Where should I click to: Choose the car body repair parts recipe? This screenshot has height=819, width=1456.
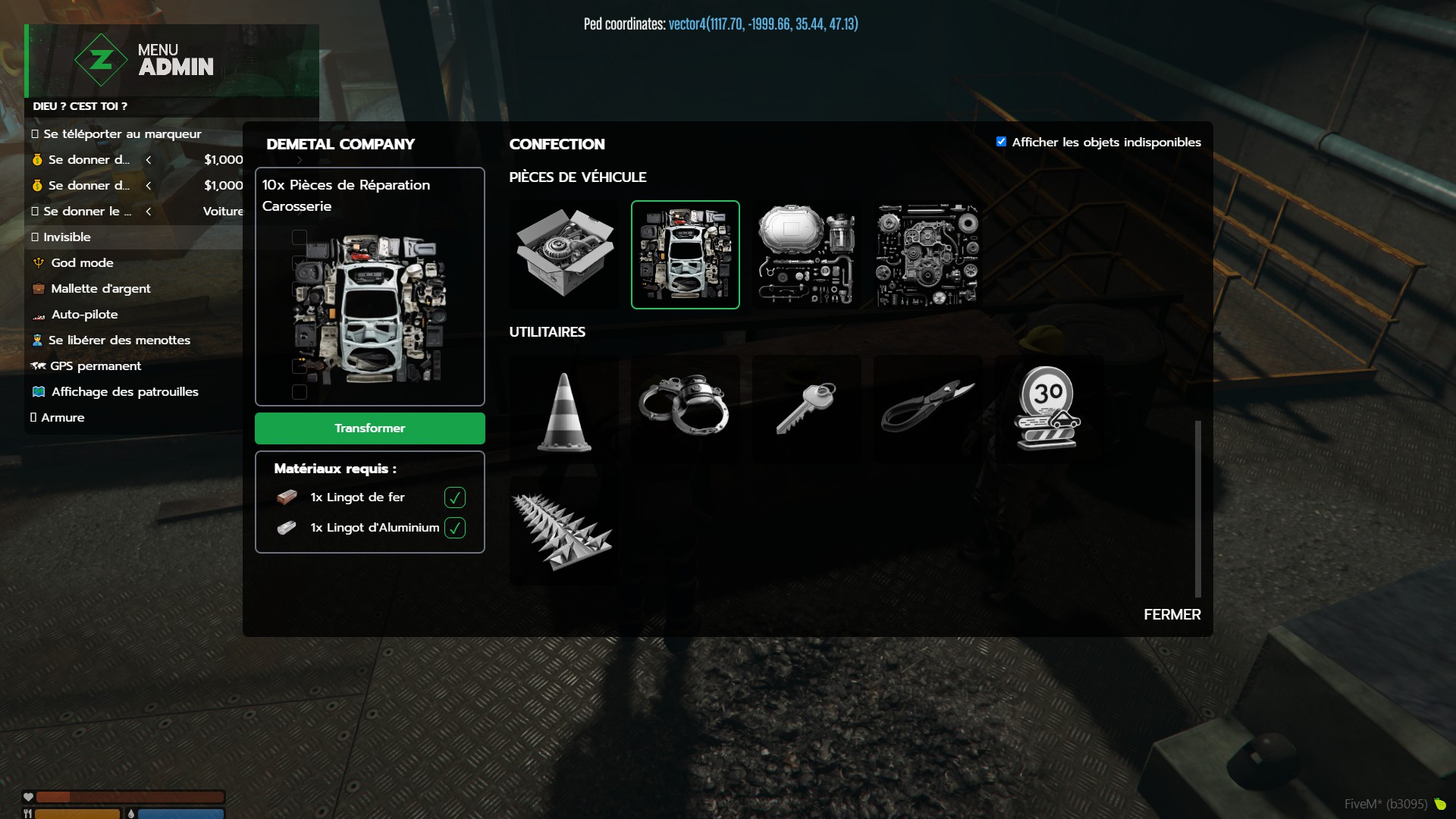point(685,255)
